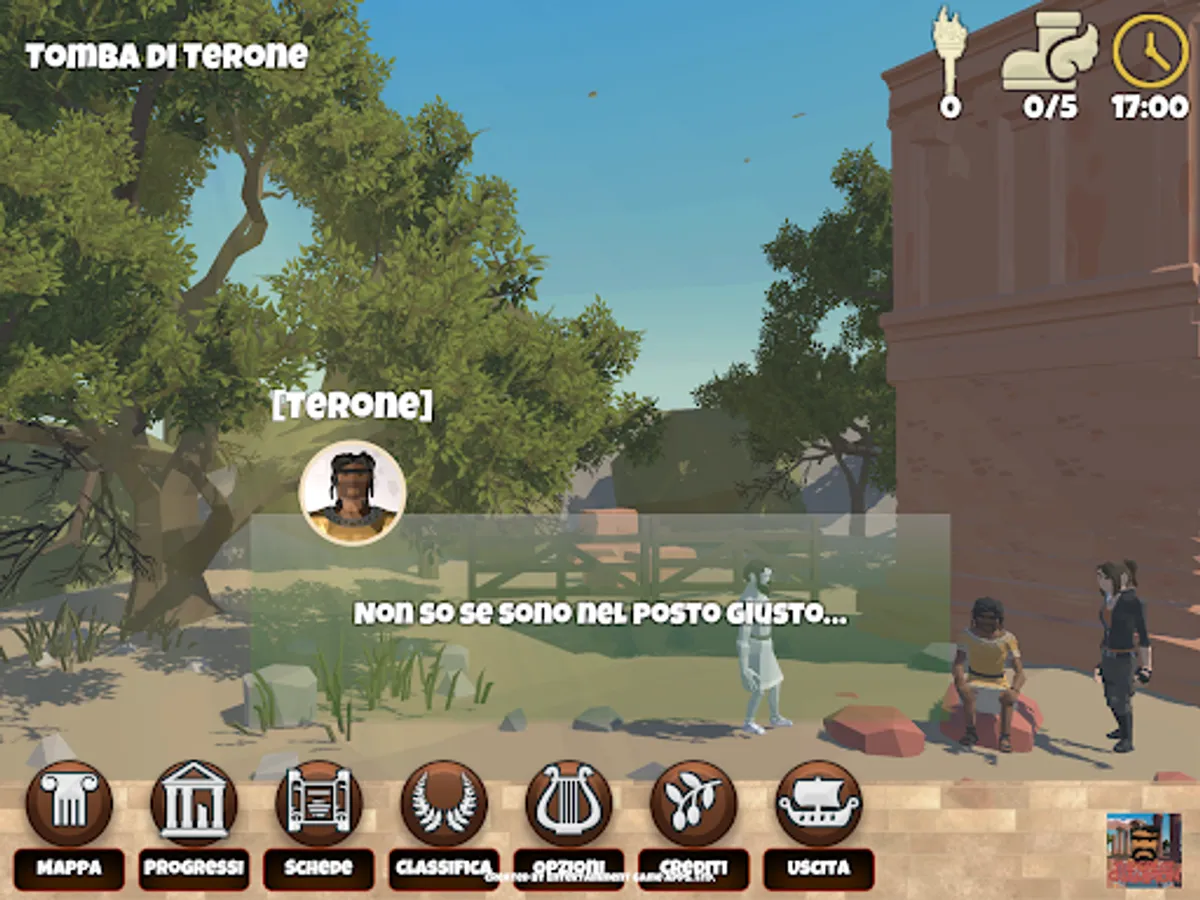This screenshot has width=1200, height=900.
Task: Click Terone's round portrait
Action: [x=352, y=493]
